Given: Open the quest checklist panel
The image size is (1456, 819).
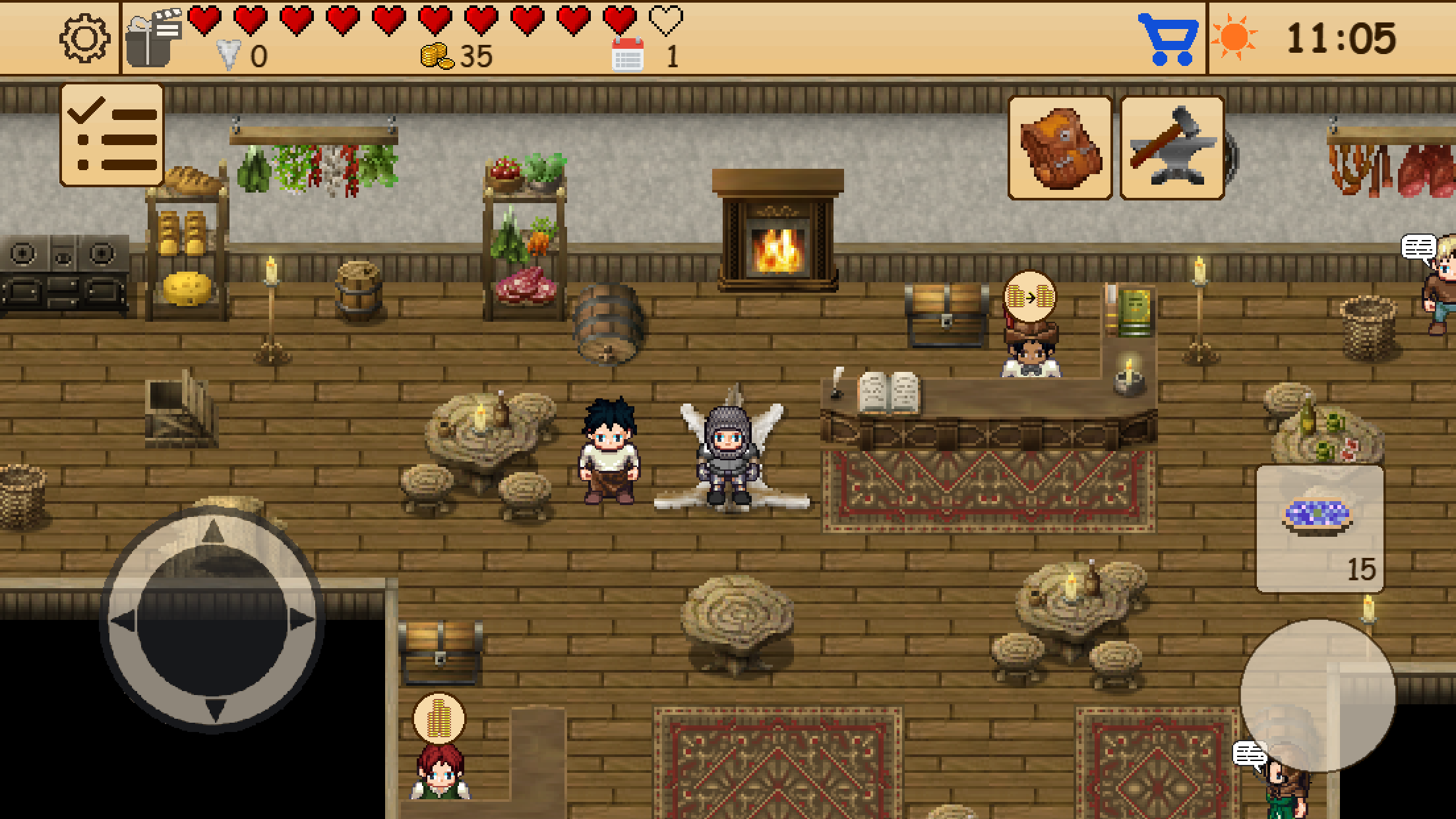Looking at the screenshot, I should click(x=111, y=132).
